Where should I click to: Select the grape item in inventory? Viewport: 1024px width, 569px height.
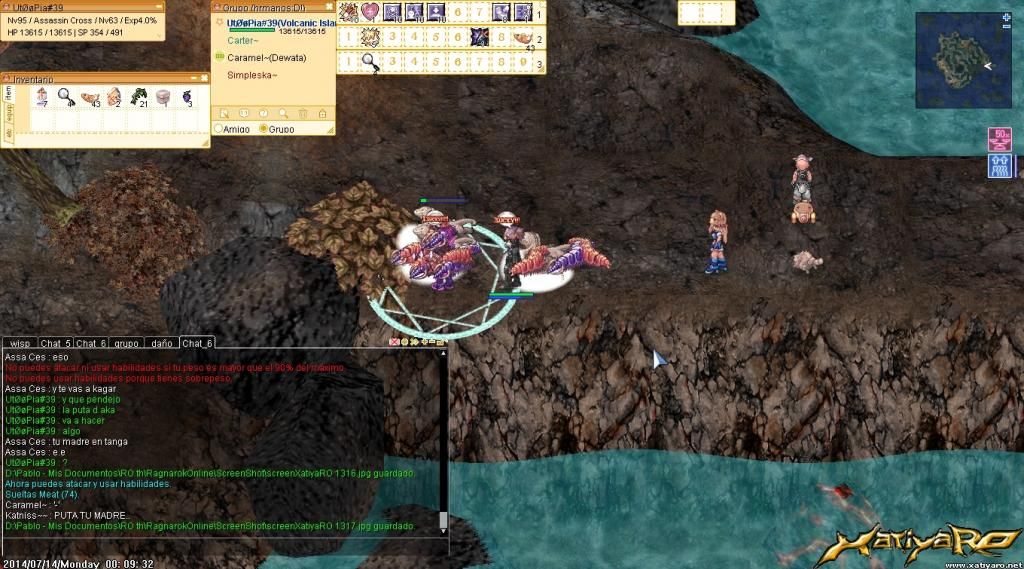[186, 96]
